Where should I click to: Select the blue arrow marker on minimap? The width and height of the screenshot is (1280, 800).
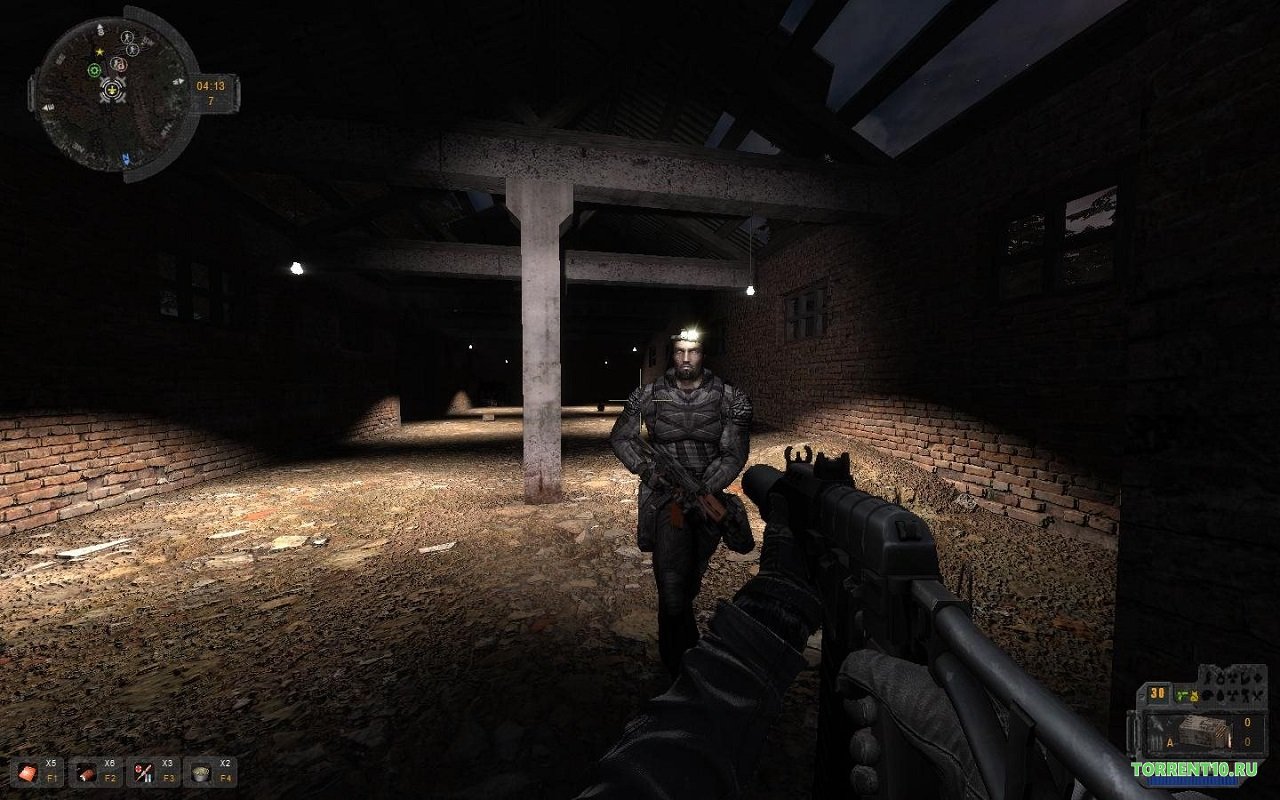coord(125,158)
